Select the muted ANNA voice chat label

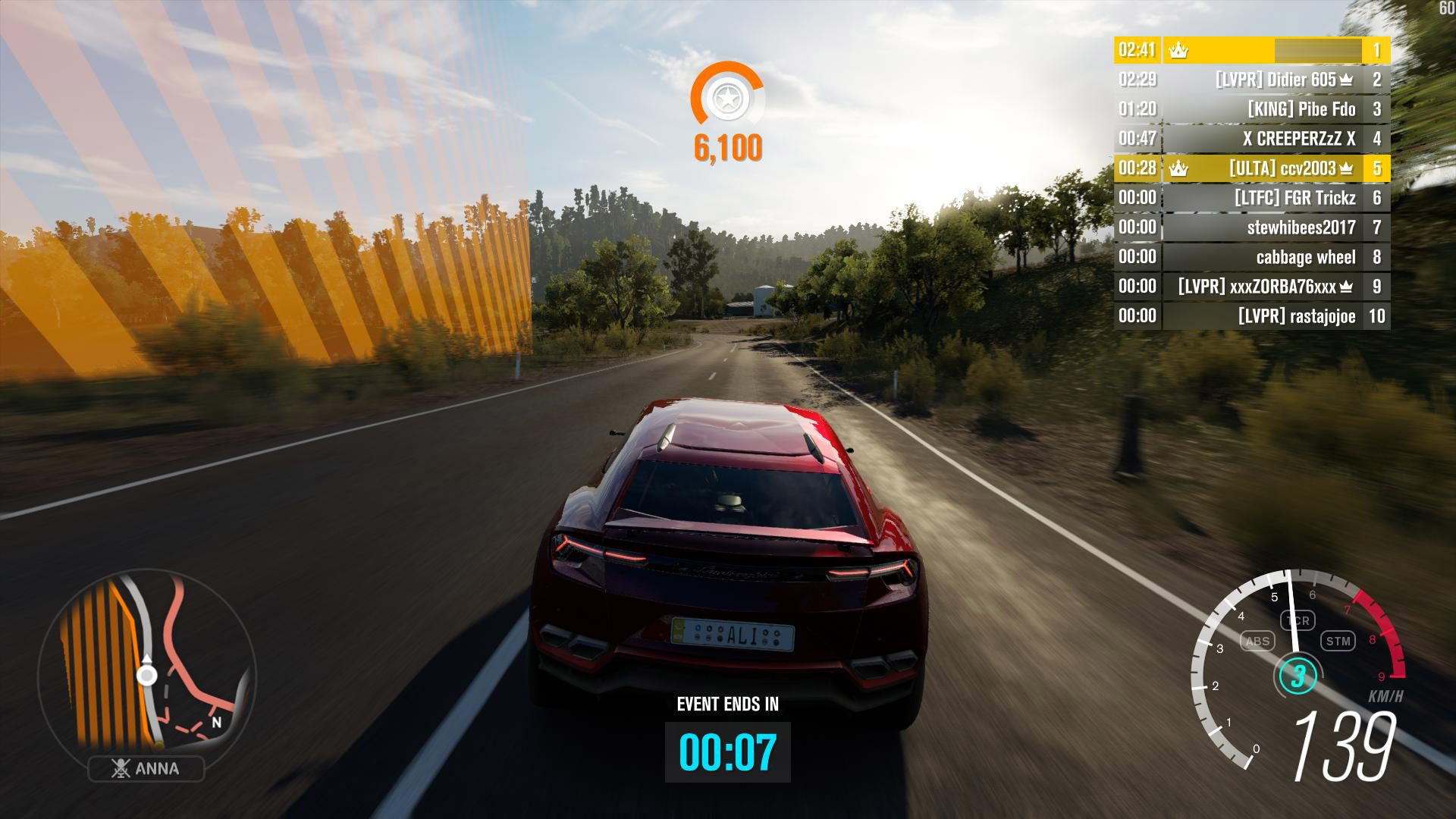click(x=146, y=769)
